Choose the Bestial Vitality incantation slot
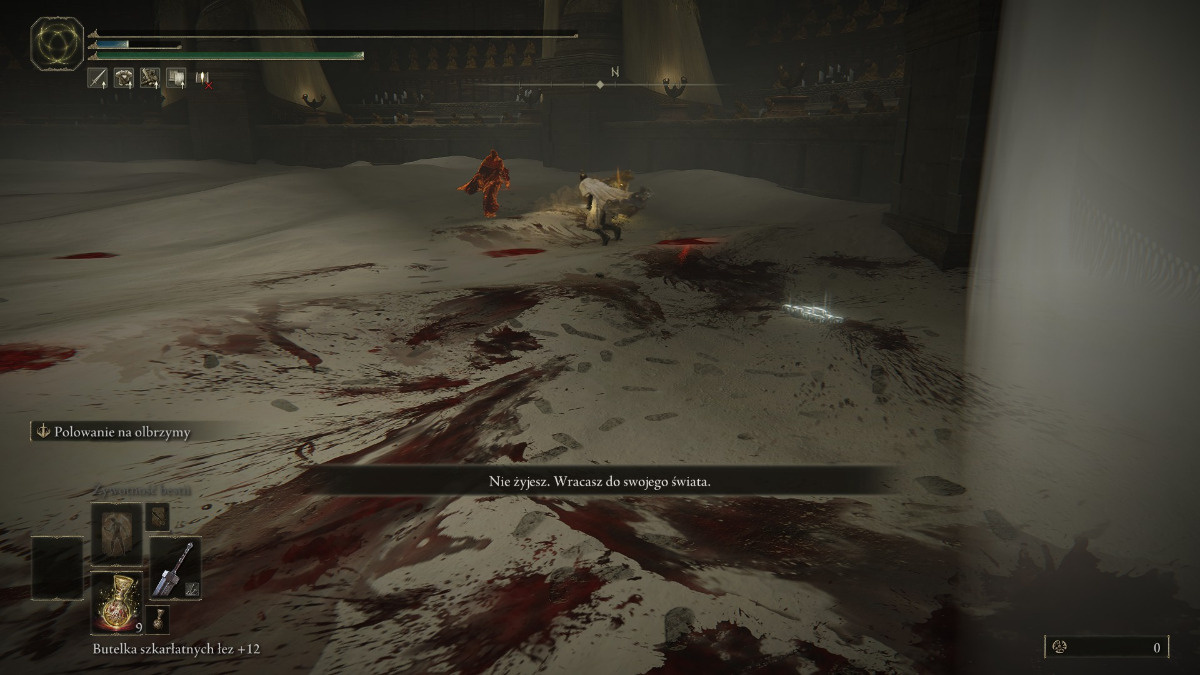The width and height of the screenshot is (1200, 675). (x=116, y=531)
